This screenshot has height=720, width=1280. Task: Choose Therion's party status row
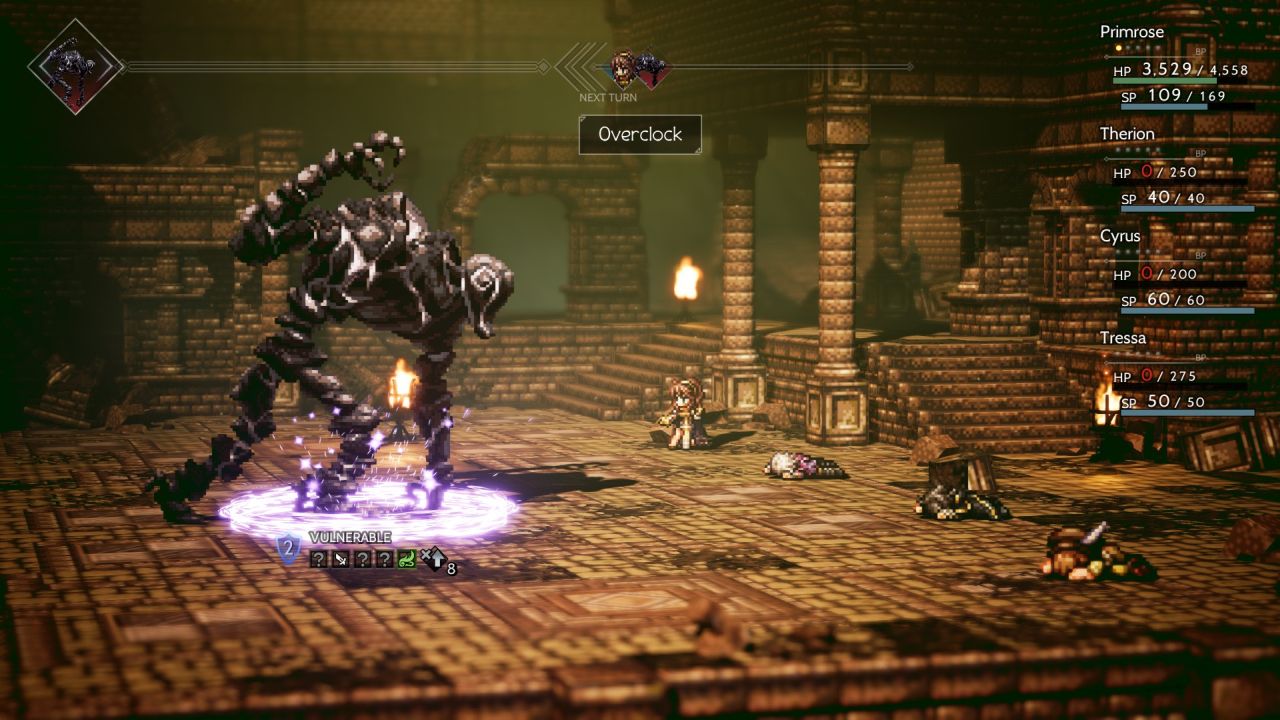click(1180, 169)
